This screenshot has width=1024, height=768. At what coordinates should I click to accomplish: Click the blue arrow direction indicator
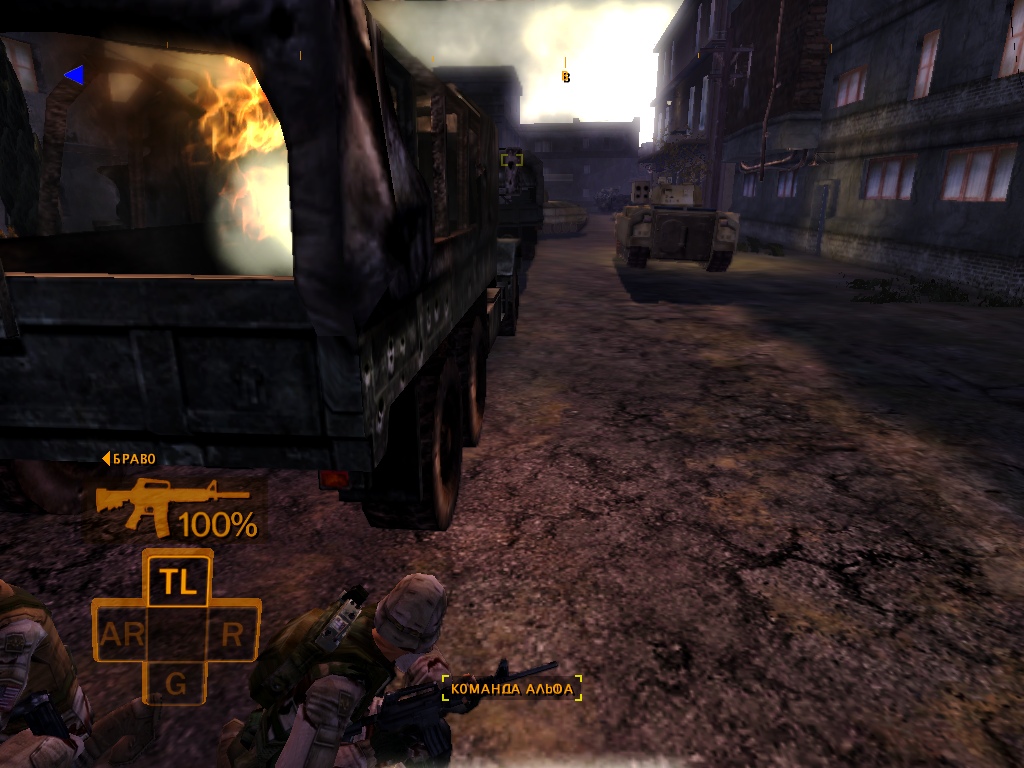tap(73, 74)
